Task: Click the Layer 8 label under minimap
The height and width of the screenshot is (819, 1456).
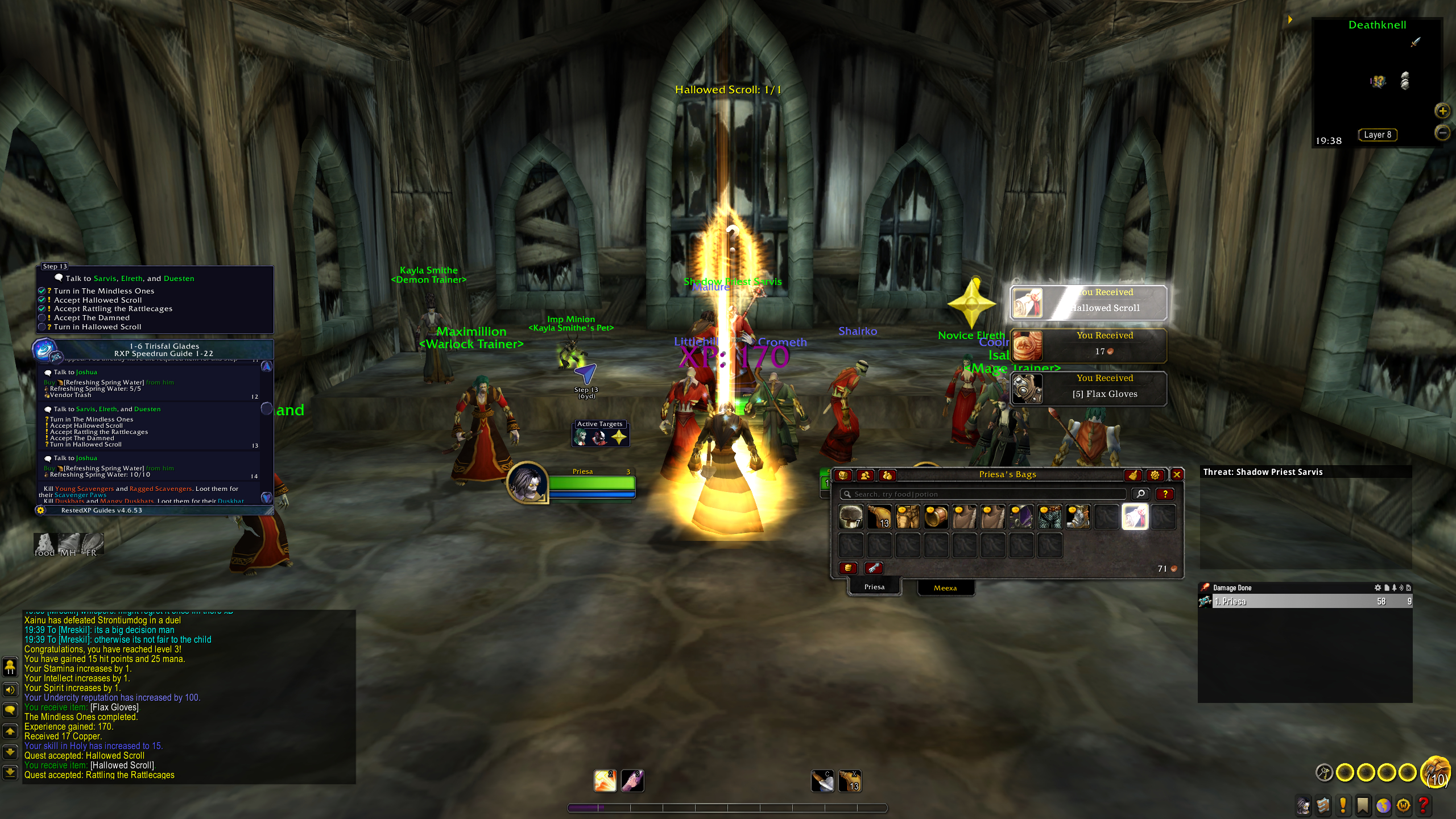Action: [1377, 135]
